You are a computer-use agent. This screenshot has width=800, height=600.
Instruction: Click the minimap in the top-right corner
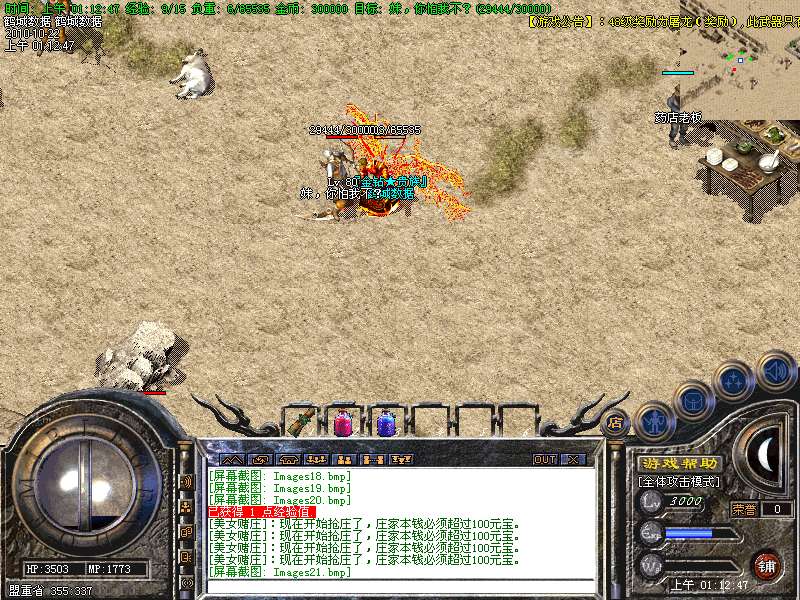[x=740, y=58]
